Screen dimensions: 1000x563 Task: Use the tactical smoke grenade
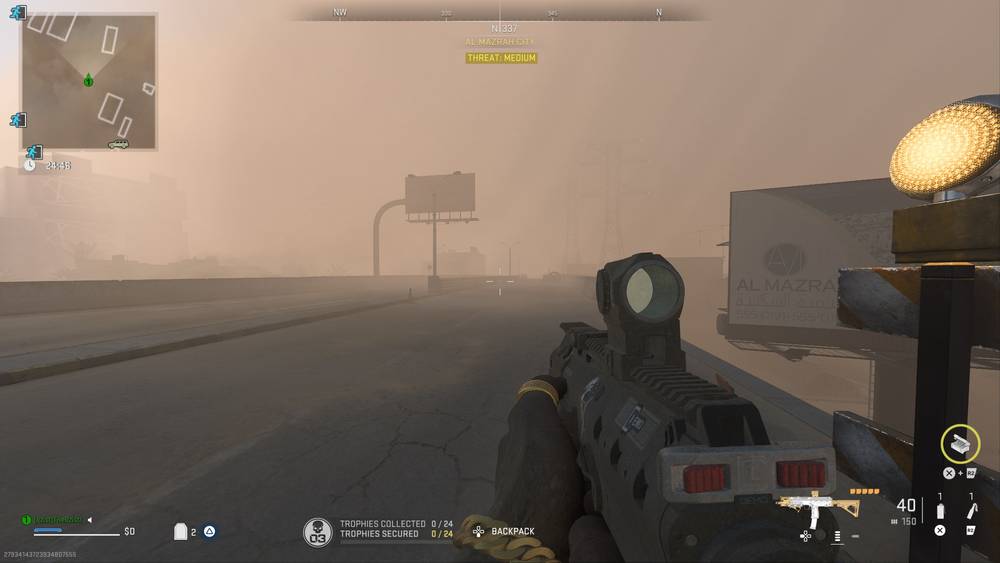click(x=940, y=510)
